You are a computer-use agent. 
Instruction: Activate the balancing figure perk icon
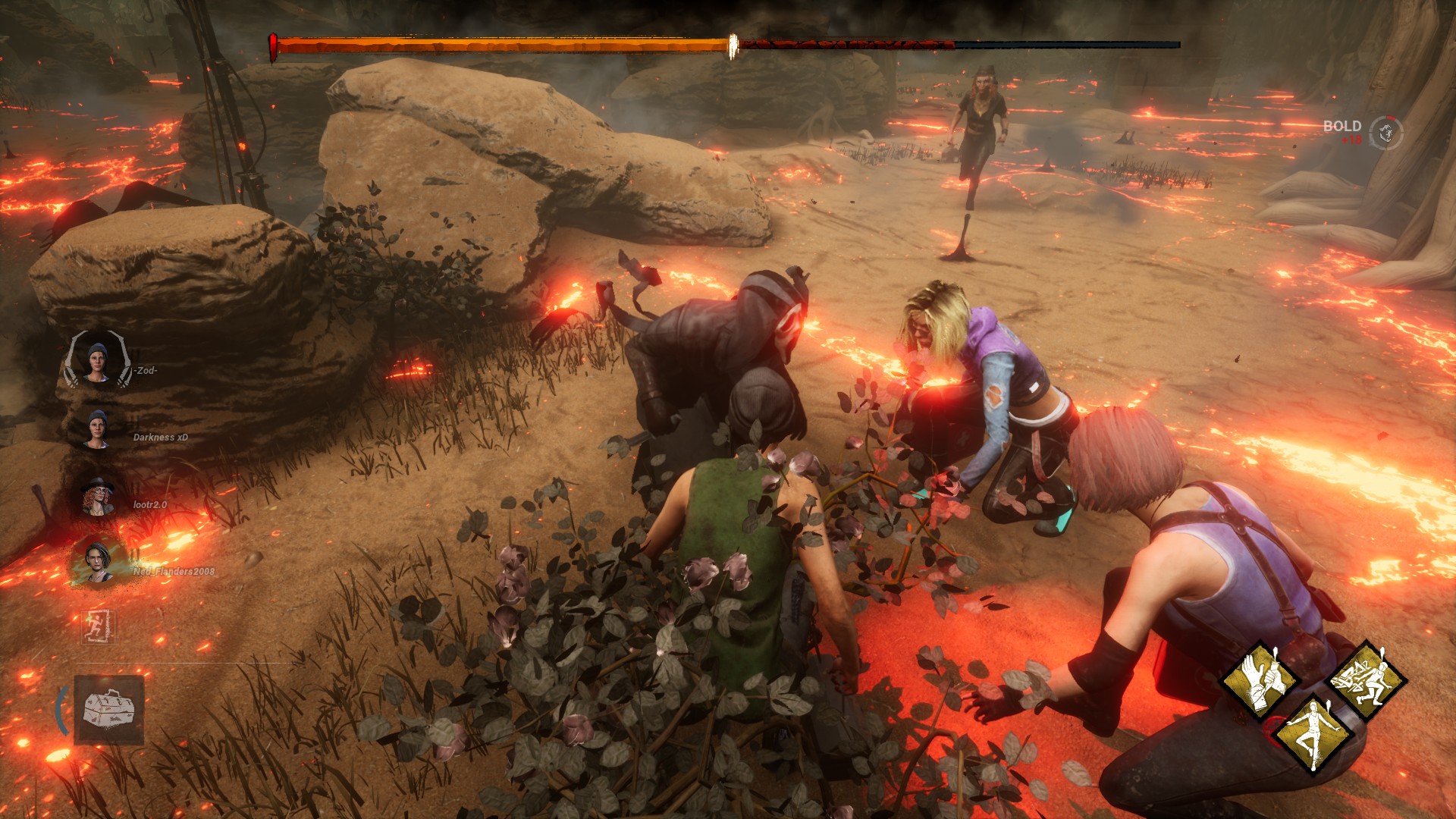[x=1313, y=734]
